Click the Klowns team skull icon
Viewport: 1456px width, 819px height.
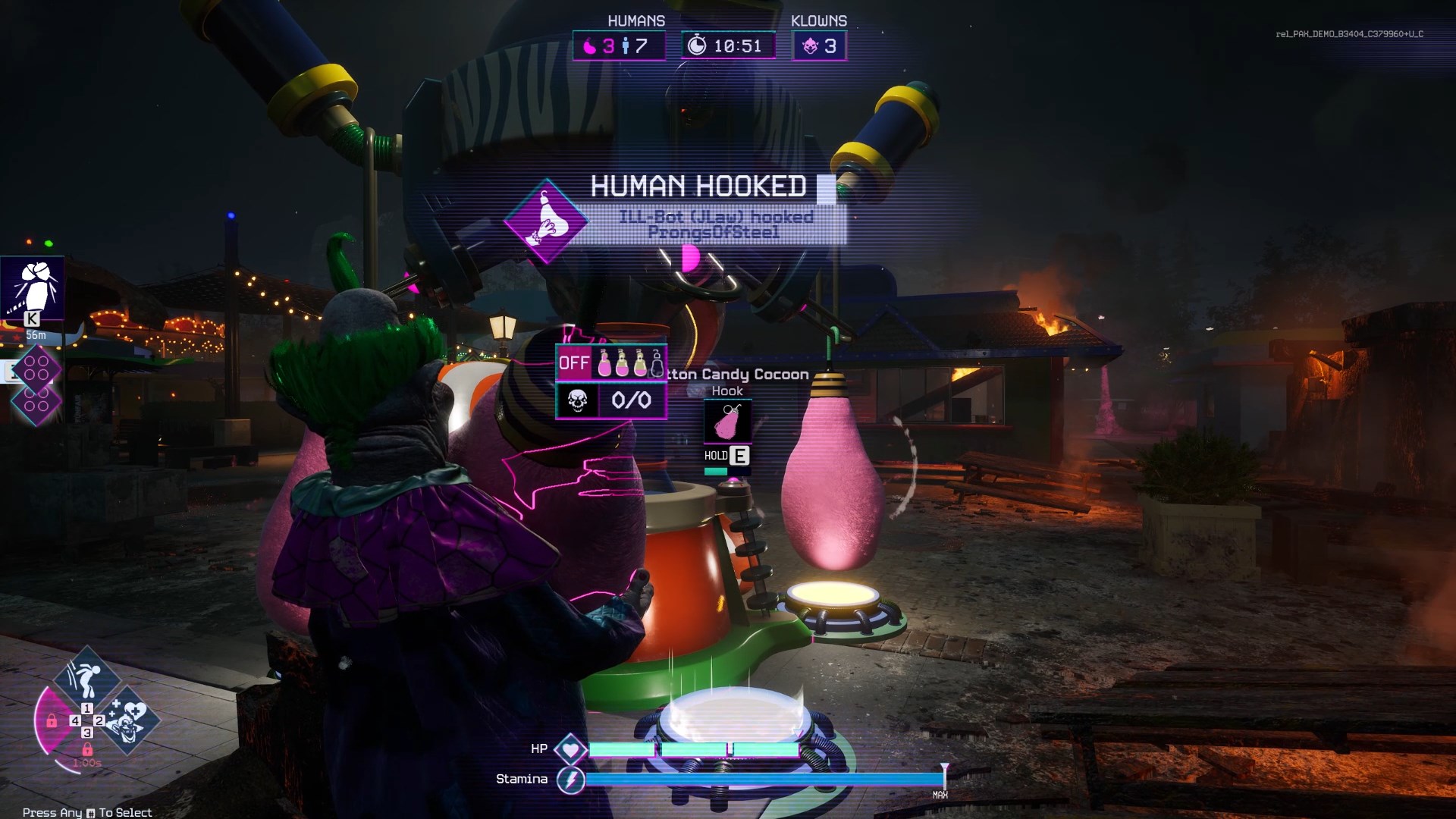(810, 46)
